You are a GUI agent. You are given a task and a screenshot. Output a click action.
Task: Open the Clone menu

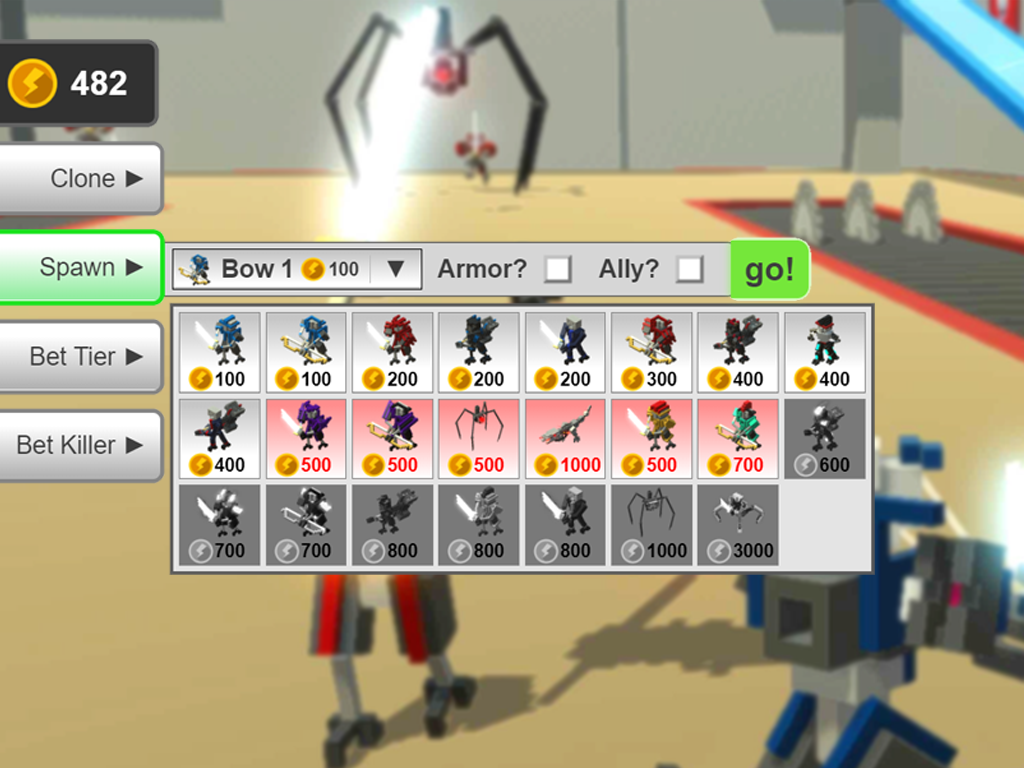80,179
